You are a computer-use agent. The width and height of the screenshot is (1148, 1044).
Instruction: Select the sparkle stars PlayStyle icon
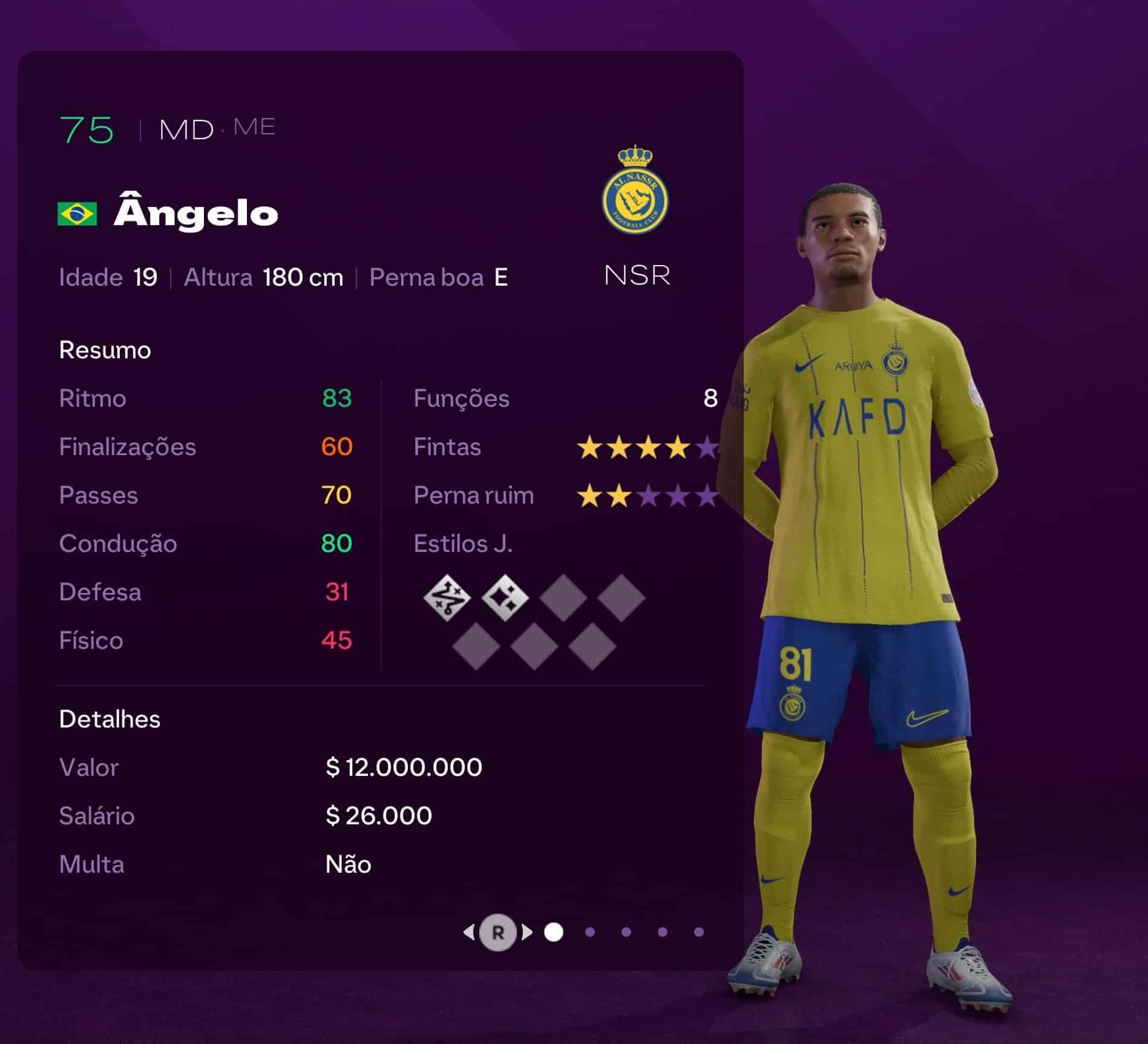point(505,598)
